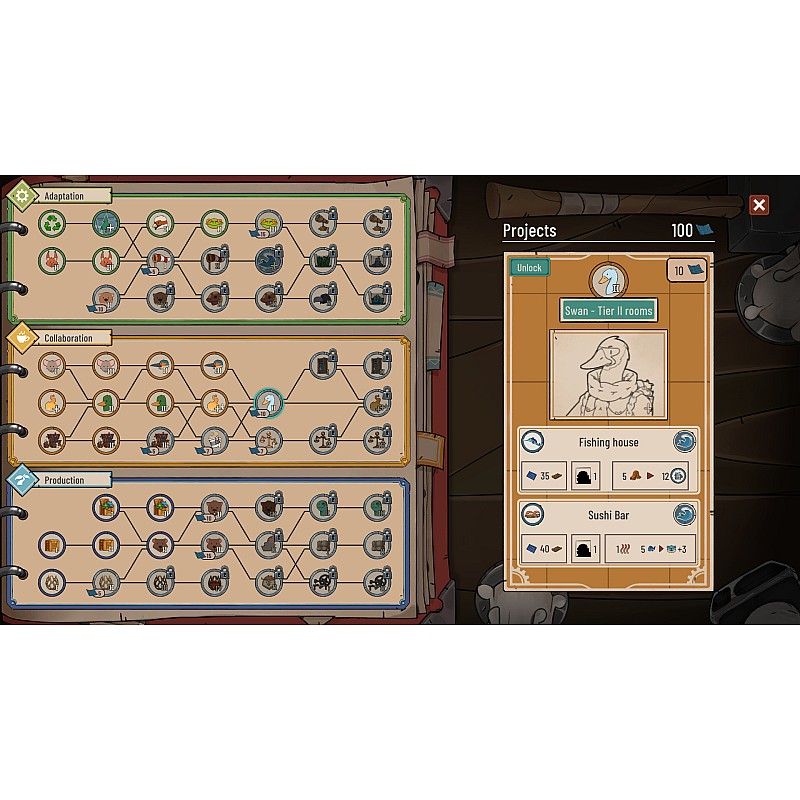Close the Projects screen
The image size is (800, 800).
click(759, 205)
